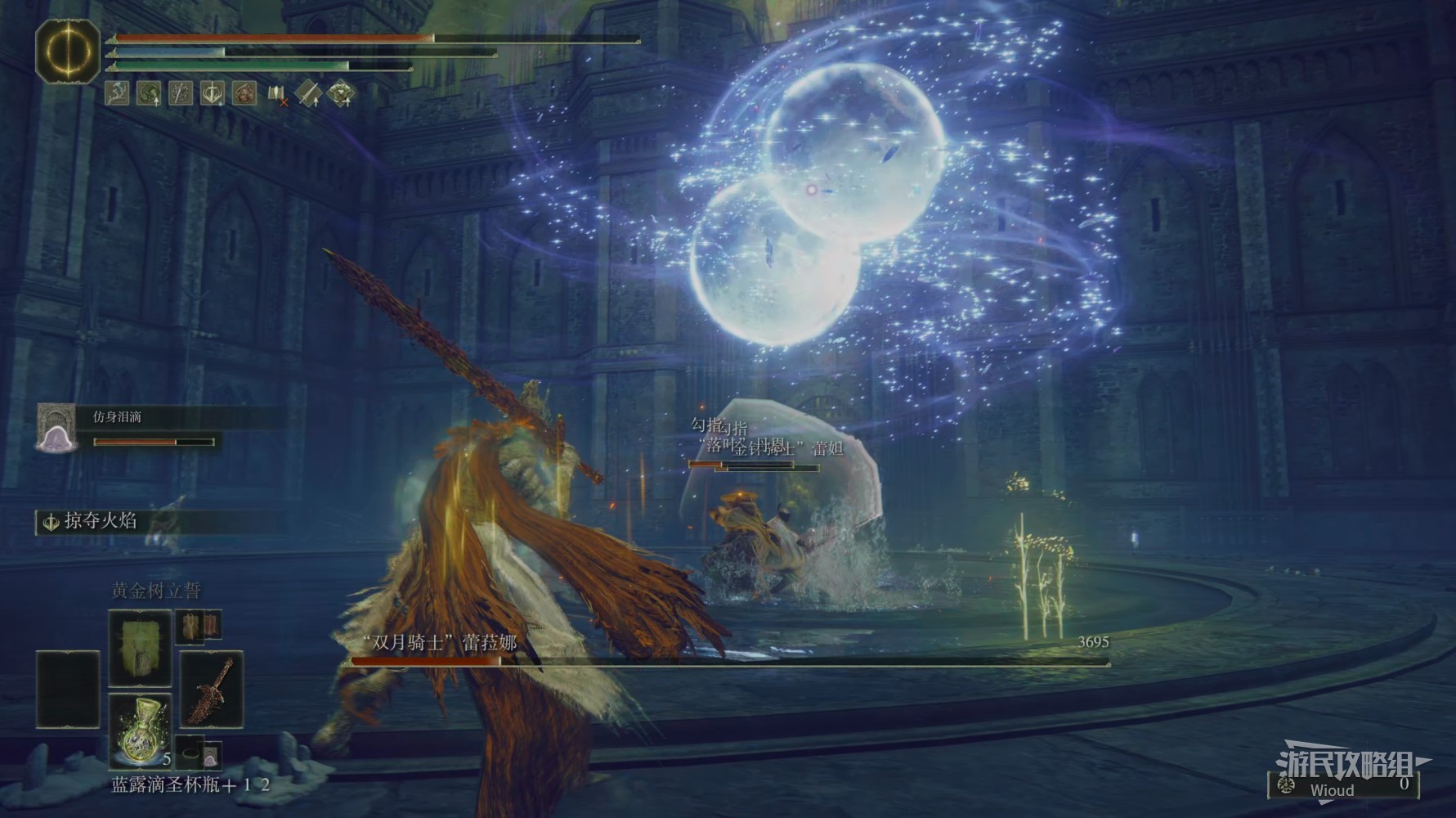
Task: Inspect the lightning branch buff icon
Action: (119, 93)
